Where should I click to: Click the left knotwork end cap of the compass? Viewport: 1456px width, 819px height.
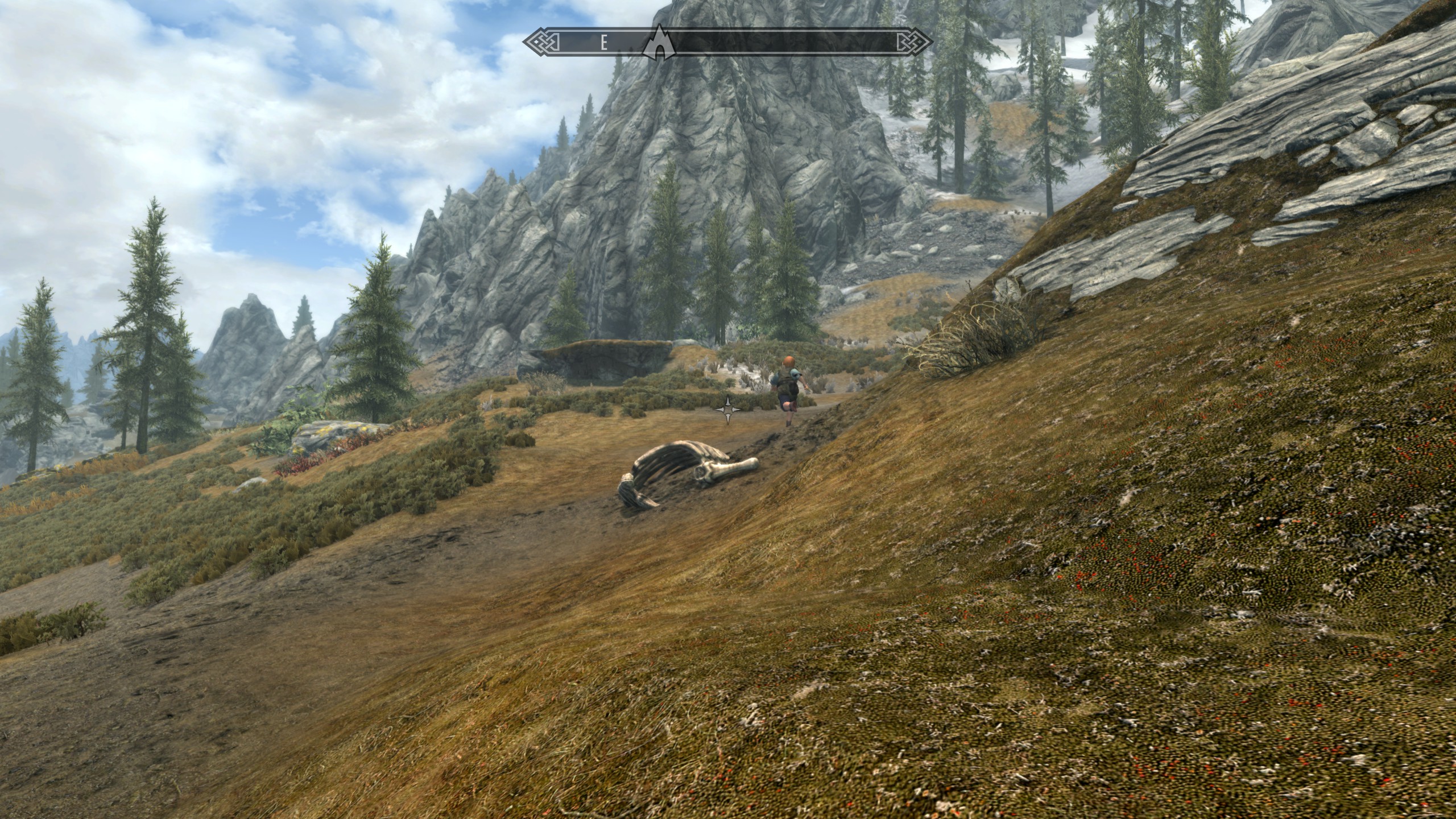coord(537,42)
